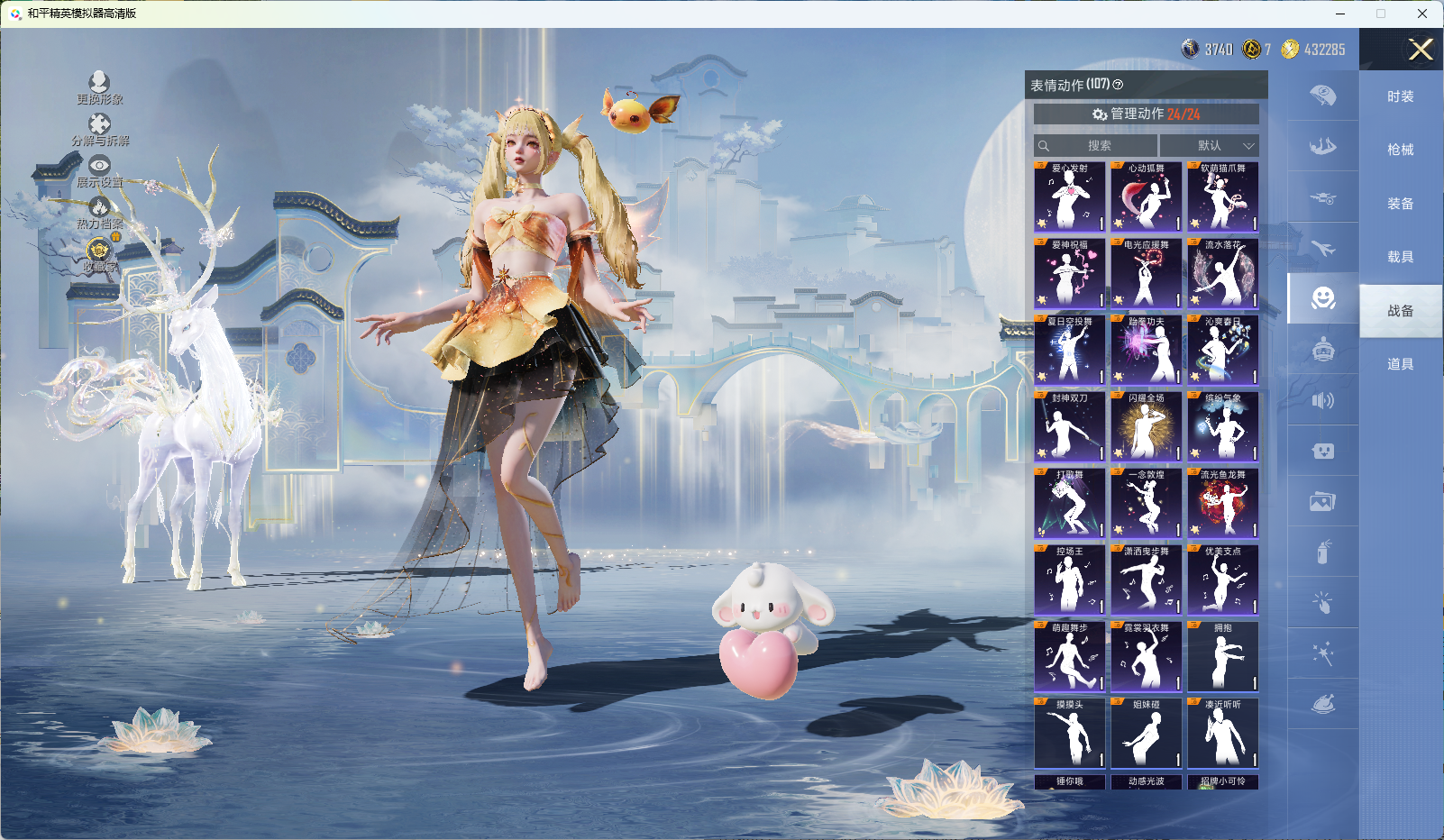Click 管理动作 manage emotes button
The width and height of the screenshot is (1444, 840).
[1146, 114]
